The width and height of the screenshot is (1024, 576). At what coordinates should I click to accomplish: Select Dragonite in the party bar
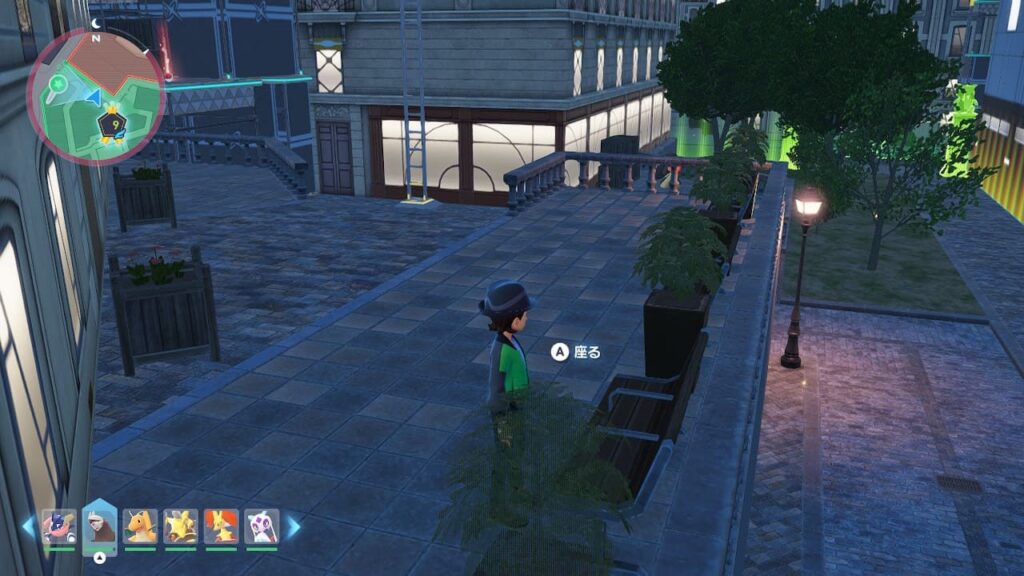(140, 526)
